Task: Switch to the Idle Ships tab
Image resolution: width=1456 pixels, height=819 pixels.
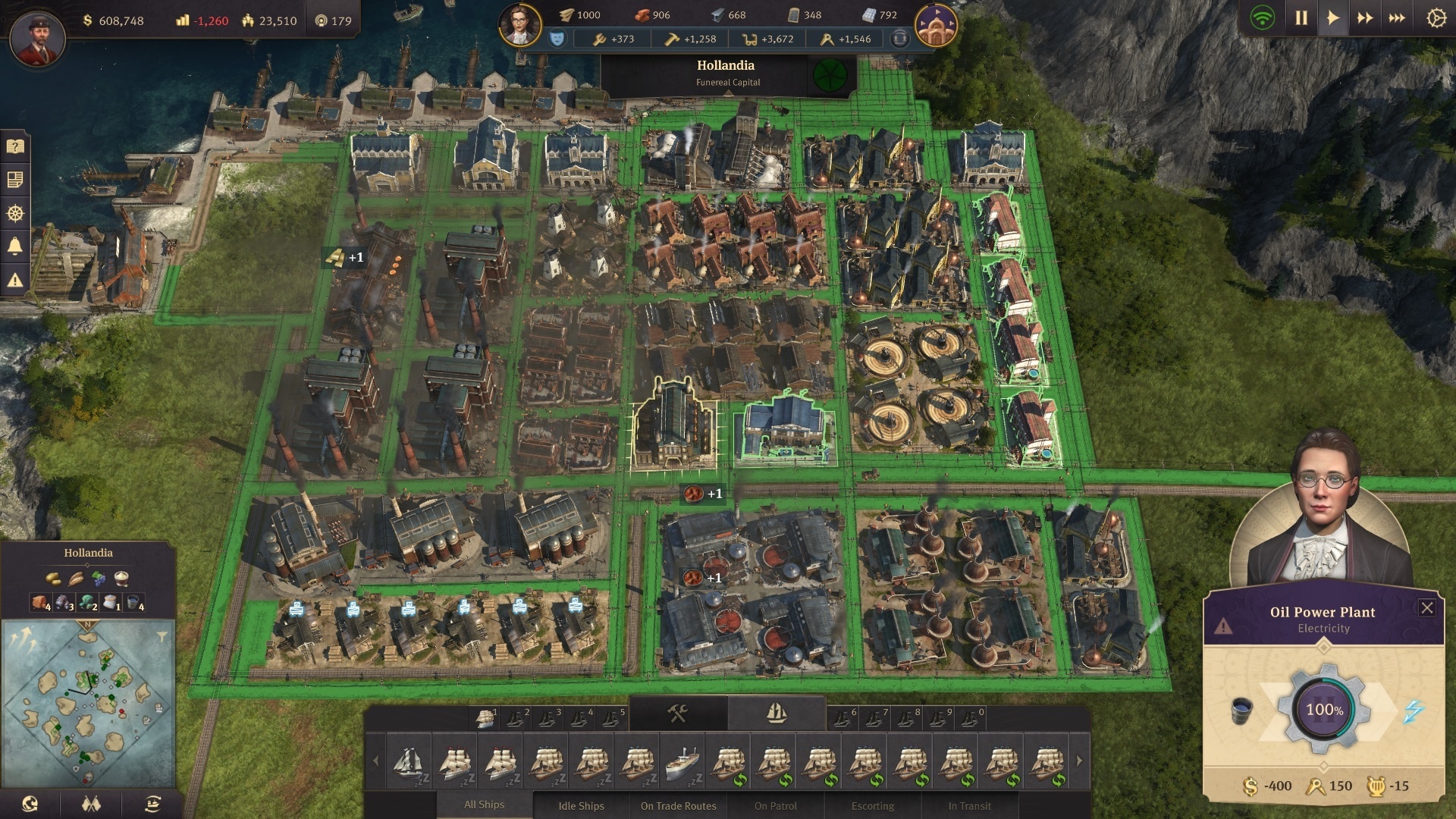Action: pos(581,805)
